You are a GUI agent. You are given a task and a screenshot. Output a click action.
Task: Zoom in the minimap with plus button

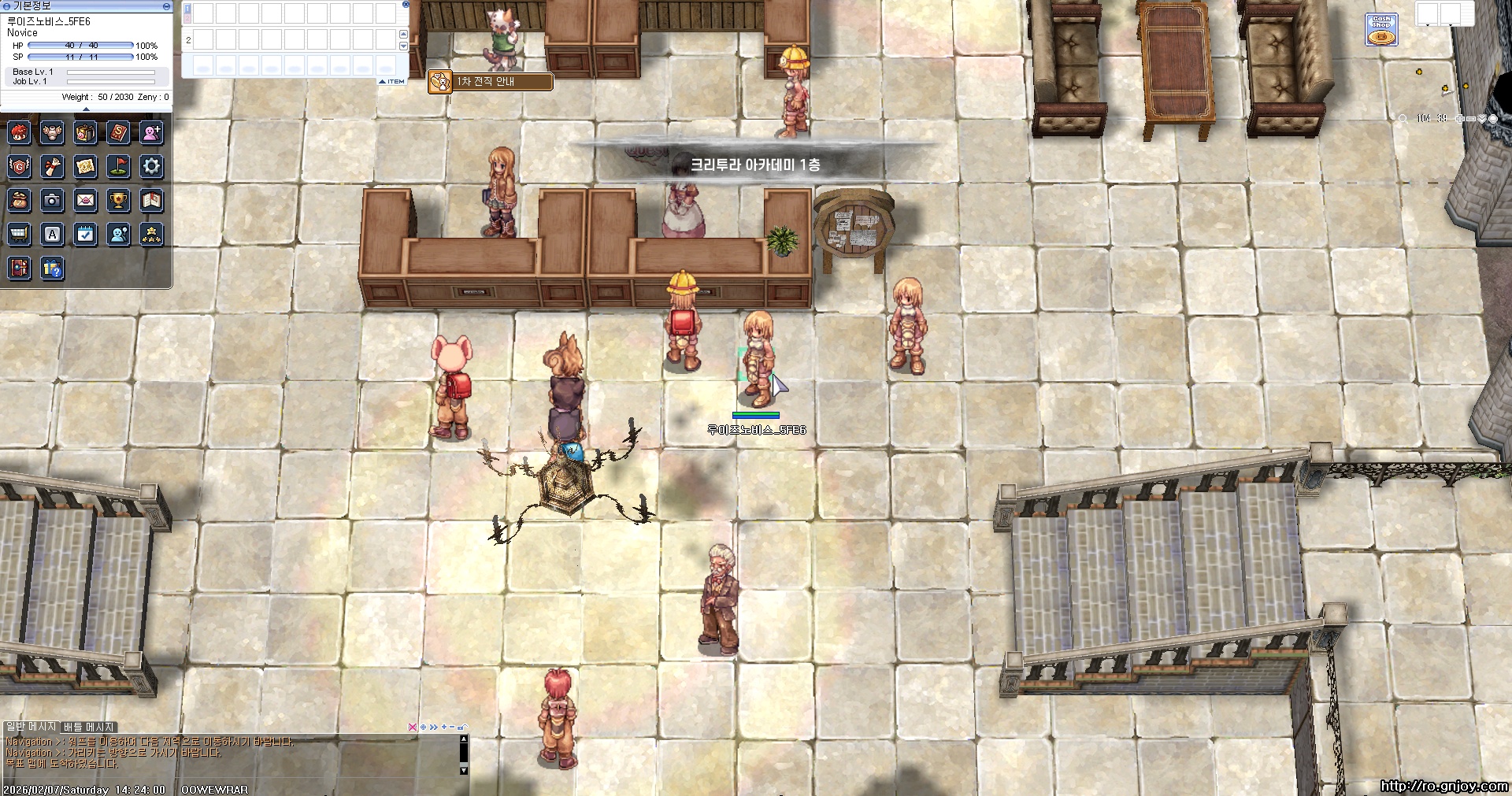(x=1459, y=118)
